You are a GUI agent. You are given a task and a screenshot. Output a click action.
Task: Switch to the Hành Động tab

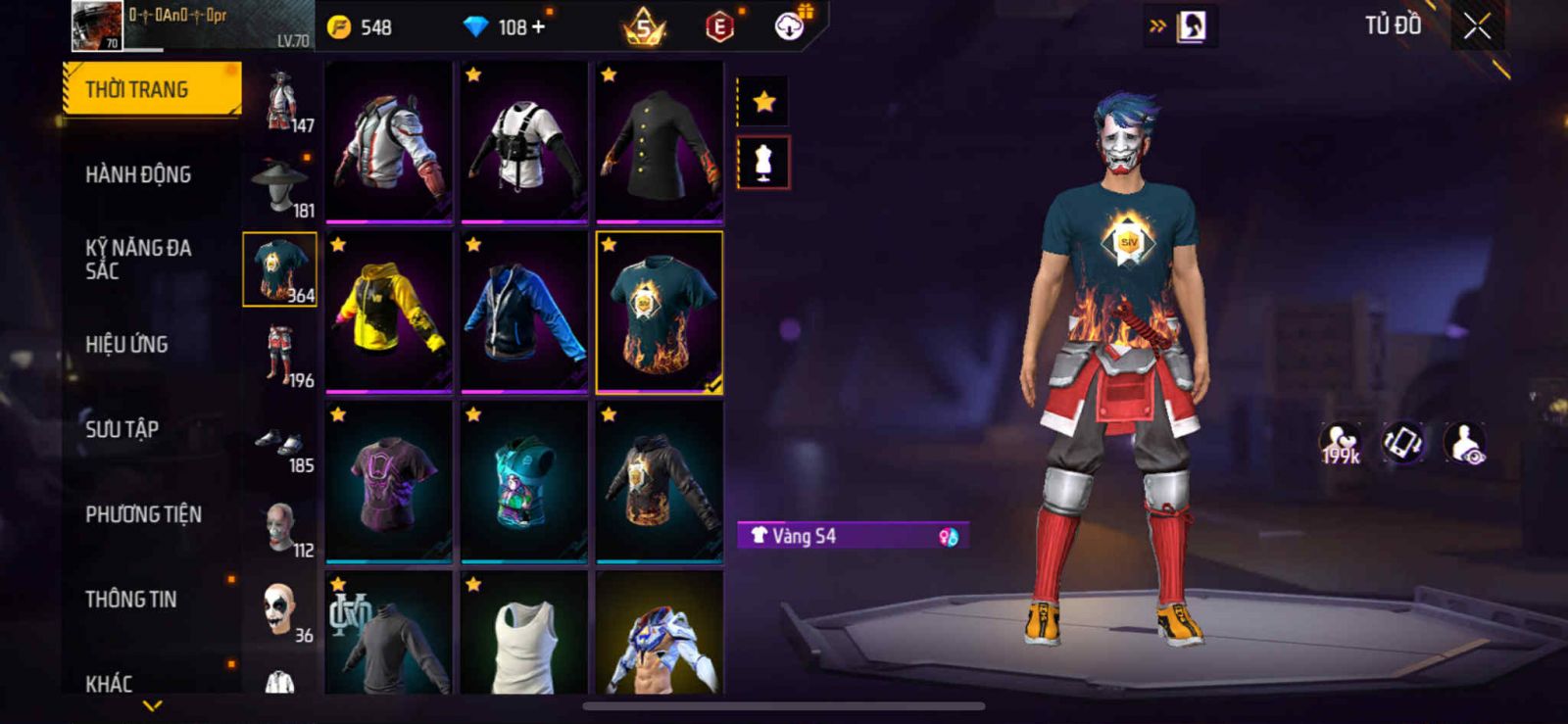(x=138, y=175)
